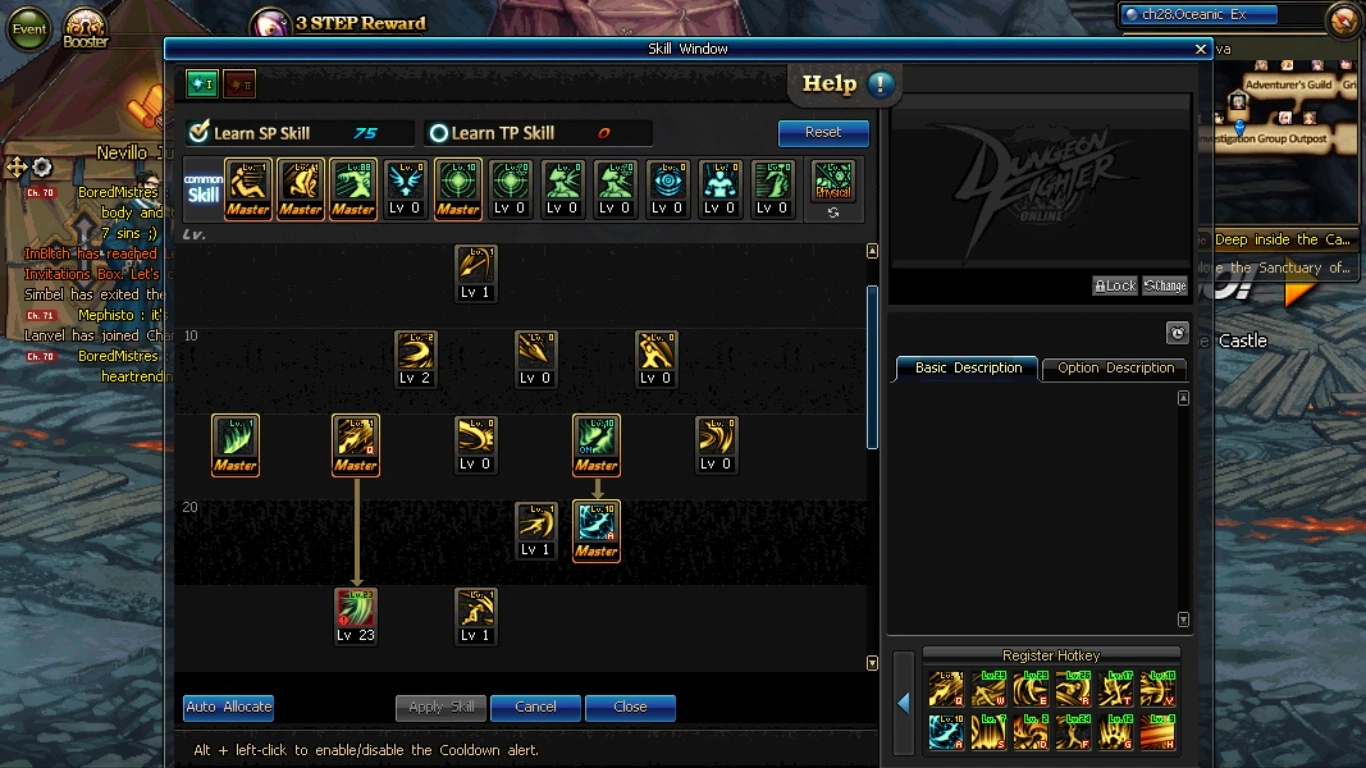
Task: Click the common Skill category icon
Action: point(203,188)
